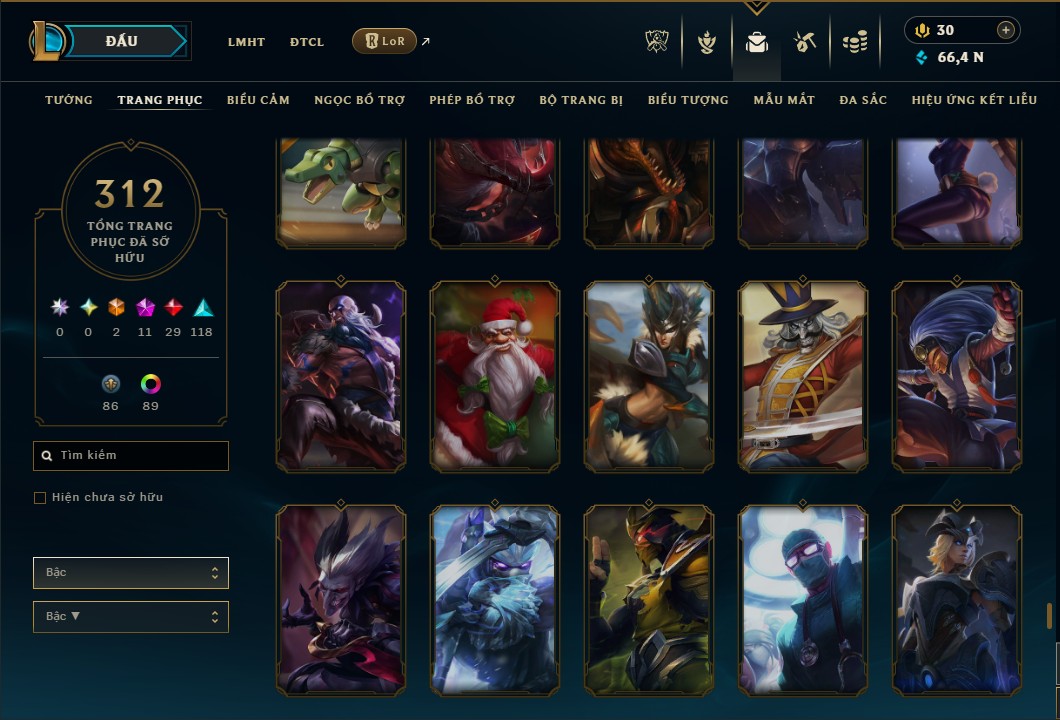Switch to the LMHT mode tab
This screenshot has width=1060, height=720.
(246, 42)
